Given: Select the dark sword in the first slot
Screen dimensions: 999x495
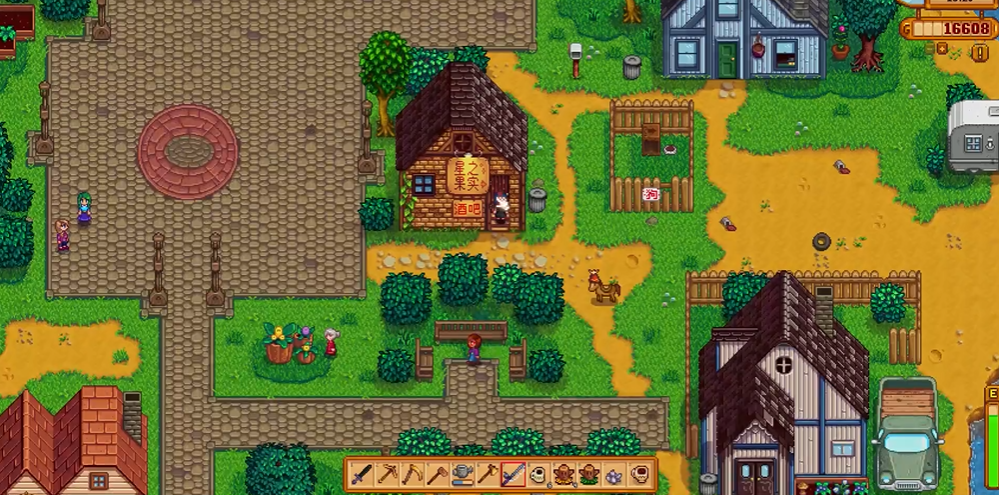Looking at the screenshot, I should (362, 474).
